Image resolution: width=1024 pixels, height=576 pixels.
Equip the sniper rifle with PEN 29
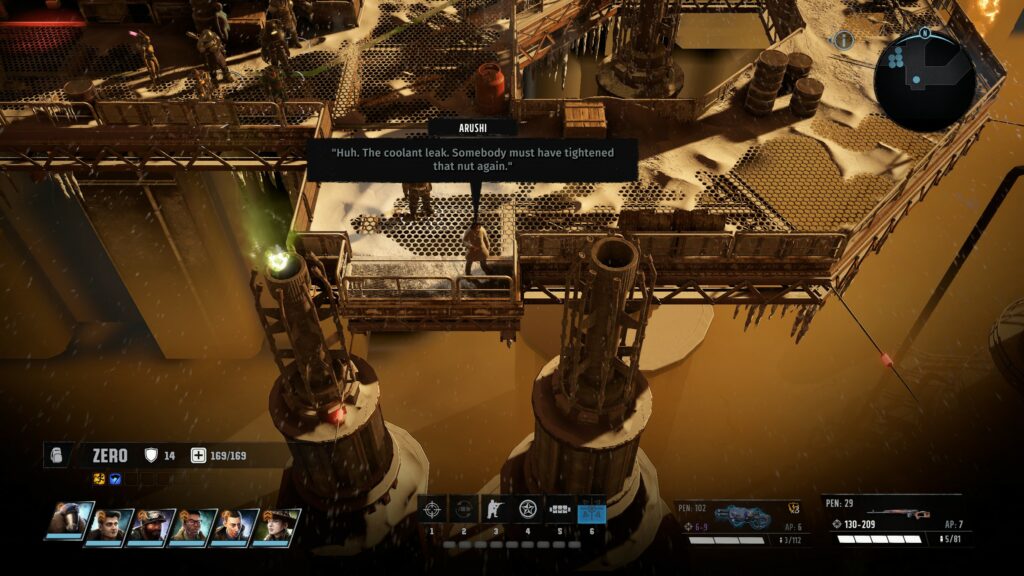coord(892,519)
